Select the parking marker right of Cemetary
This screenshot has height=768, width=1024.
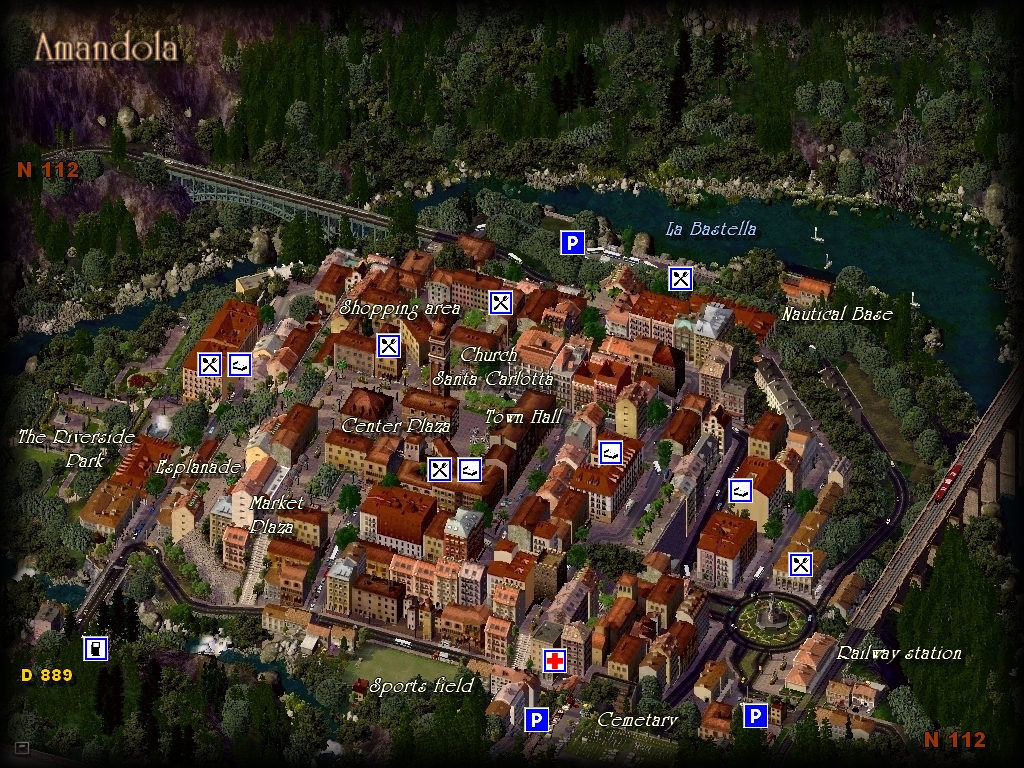pos(755,715)
